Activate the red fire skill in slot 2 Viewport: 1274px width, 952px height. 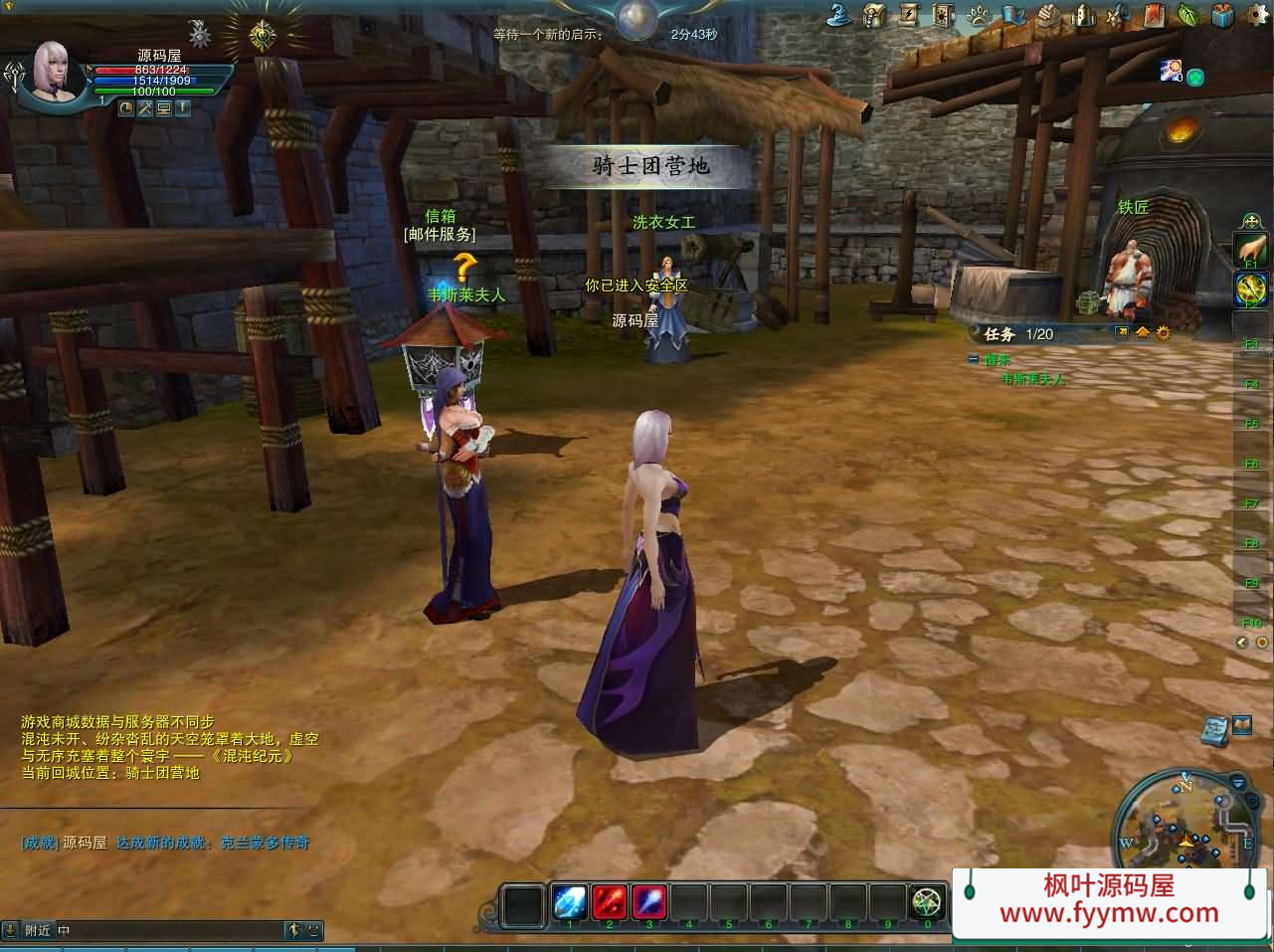pos(609,902)
